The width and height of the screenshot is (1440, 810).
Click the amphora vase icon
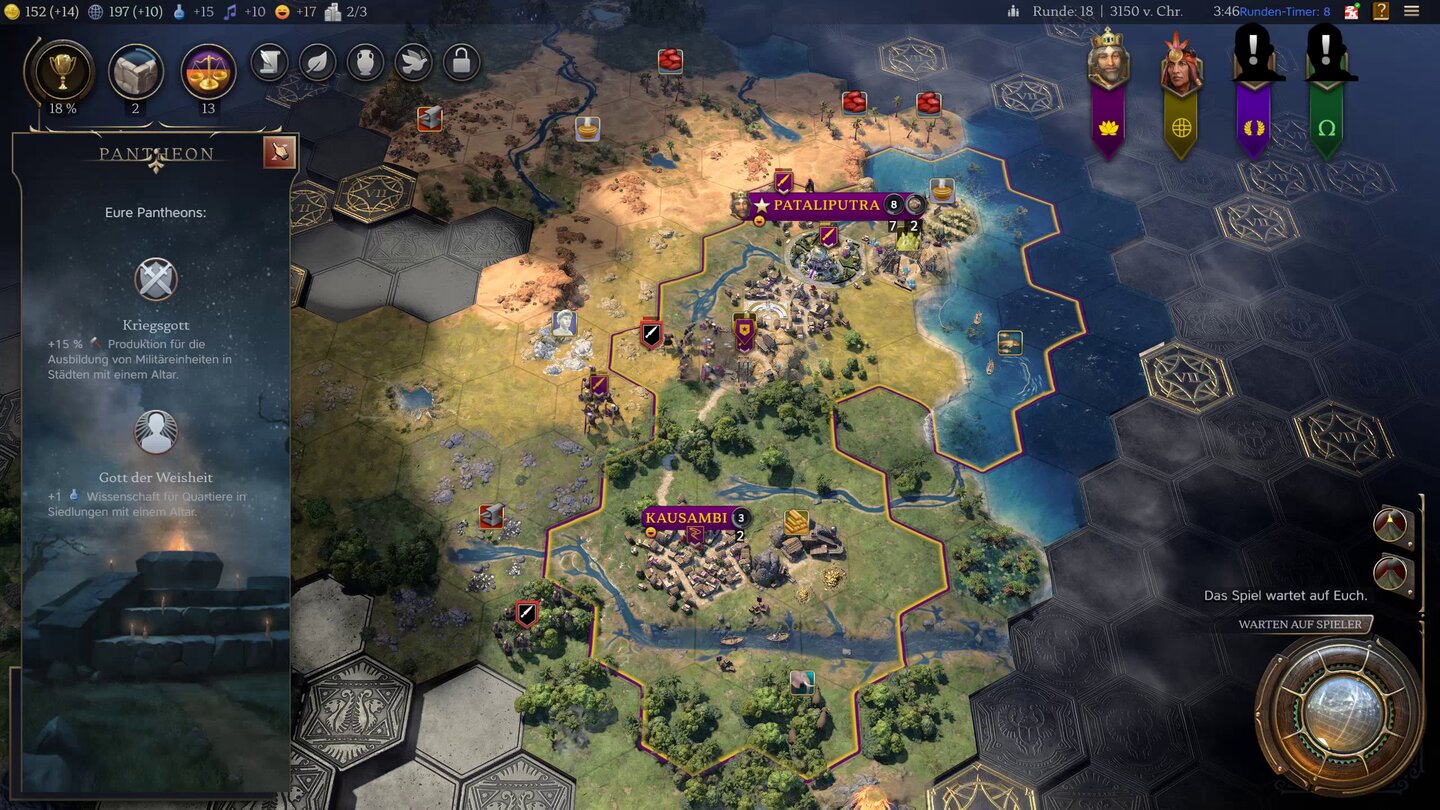(365, 62)
